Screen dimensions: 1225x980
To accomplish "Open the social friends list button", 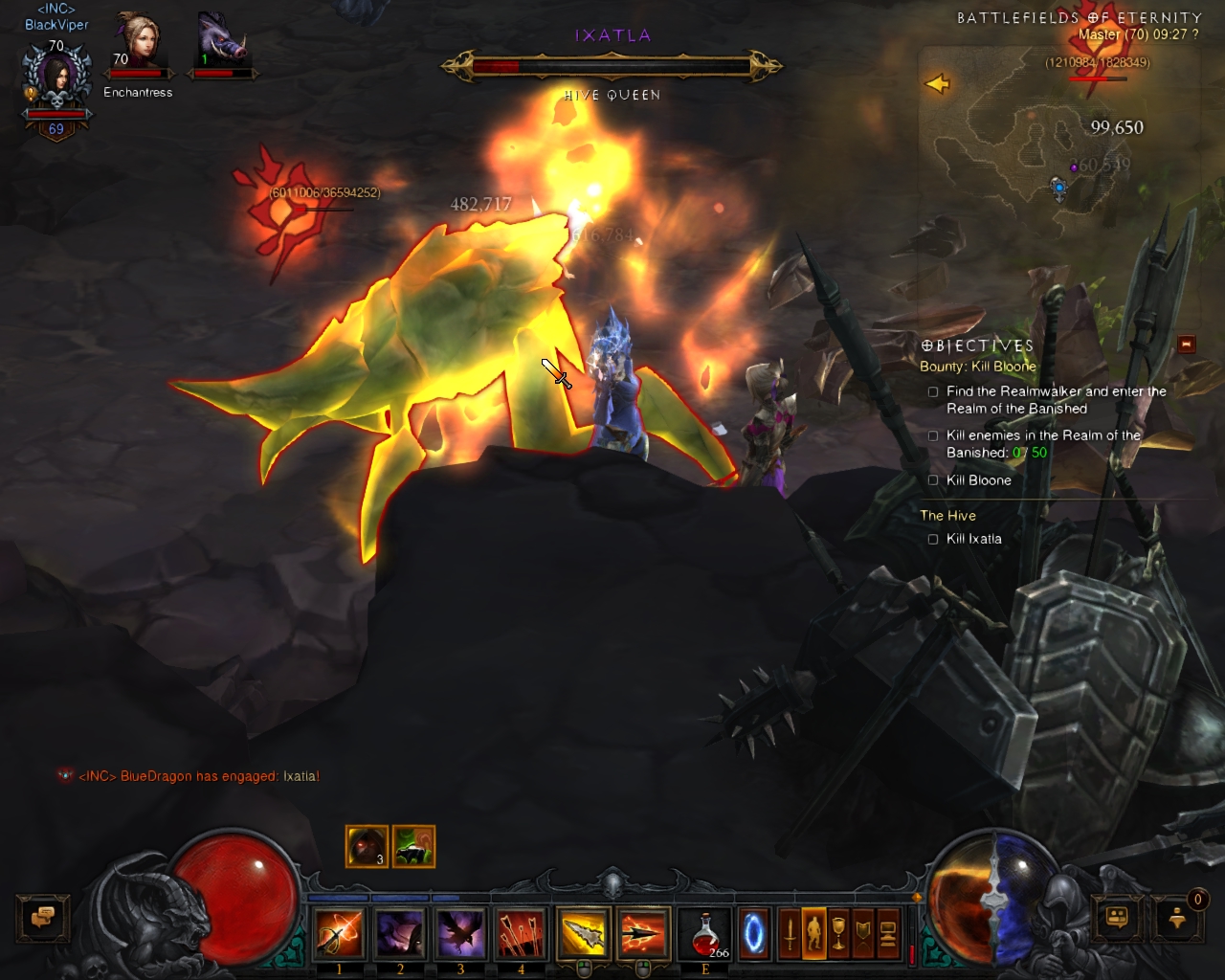I will (1117, 918).
